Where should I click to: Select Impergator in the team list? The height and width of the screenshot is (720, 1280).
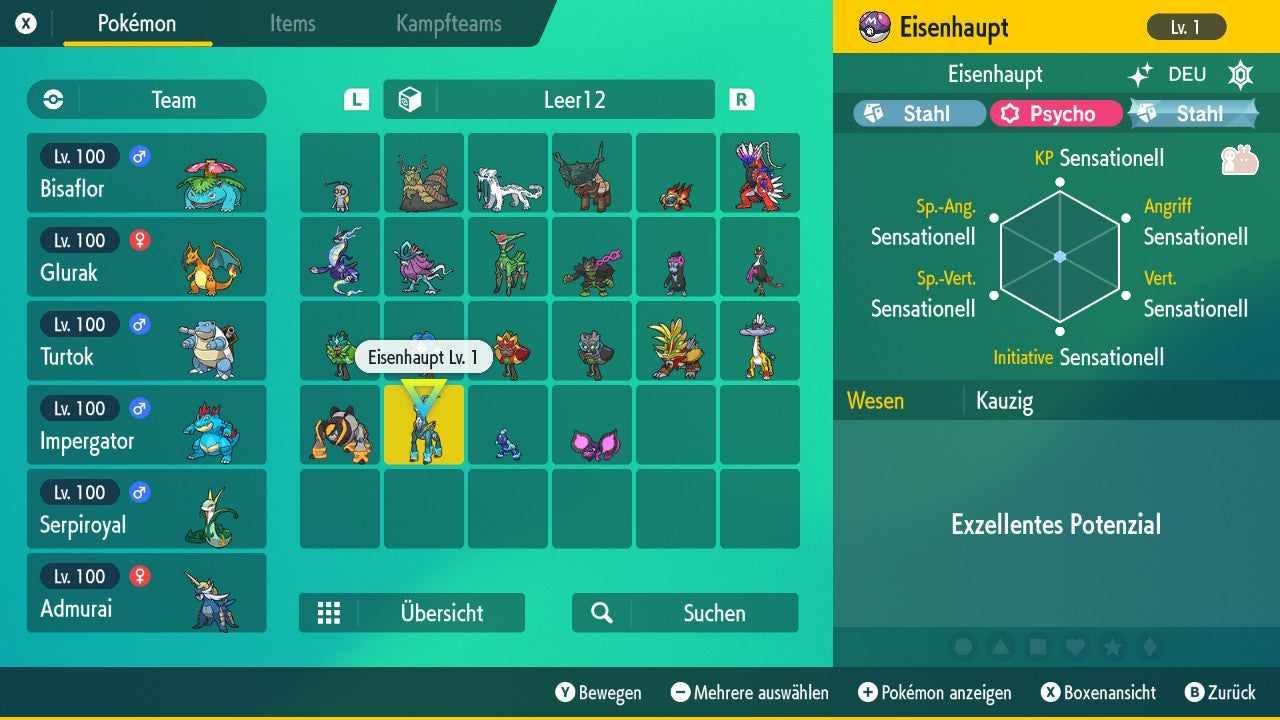pyautogui.click(x=146, y=425)
